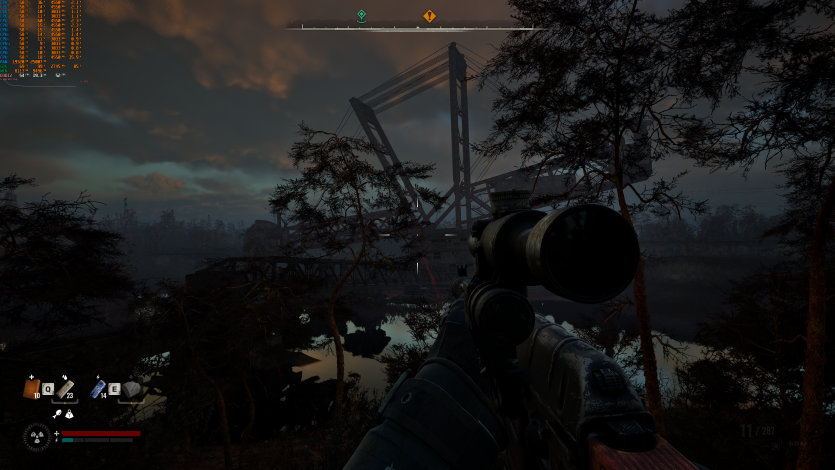Click the weight status icon

(x=69, y=413)
